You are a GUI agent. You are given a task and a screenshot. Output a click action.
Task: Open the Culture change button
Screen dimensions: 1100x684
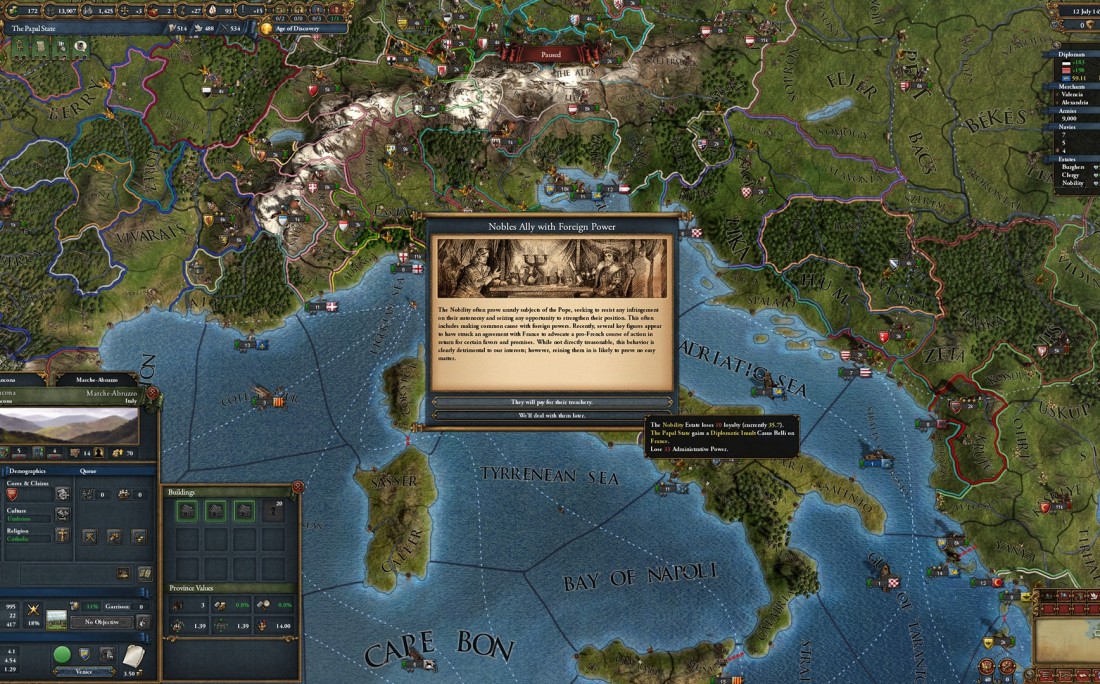pos(63,516)
